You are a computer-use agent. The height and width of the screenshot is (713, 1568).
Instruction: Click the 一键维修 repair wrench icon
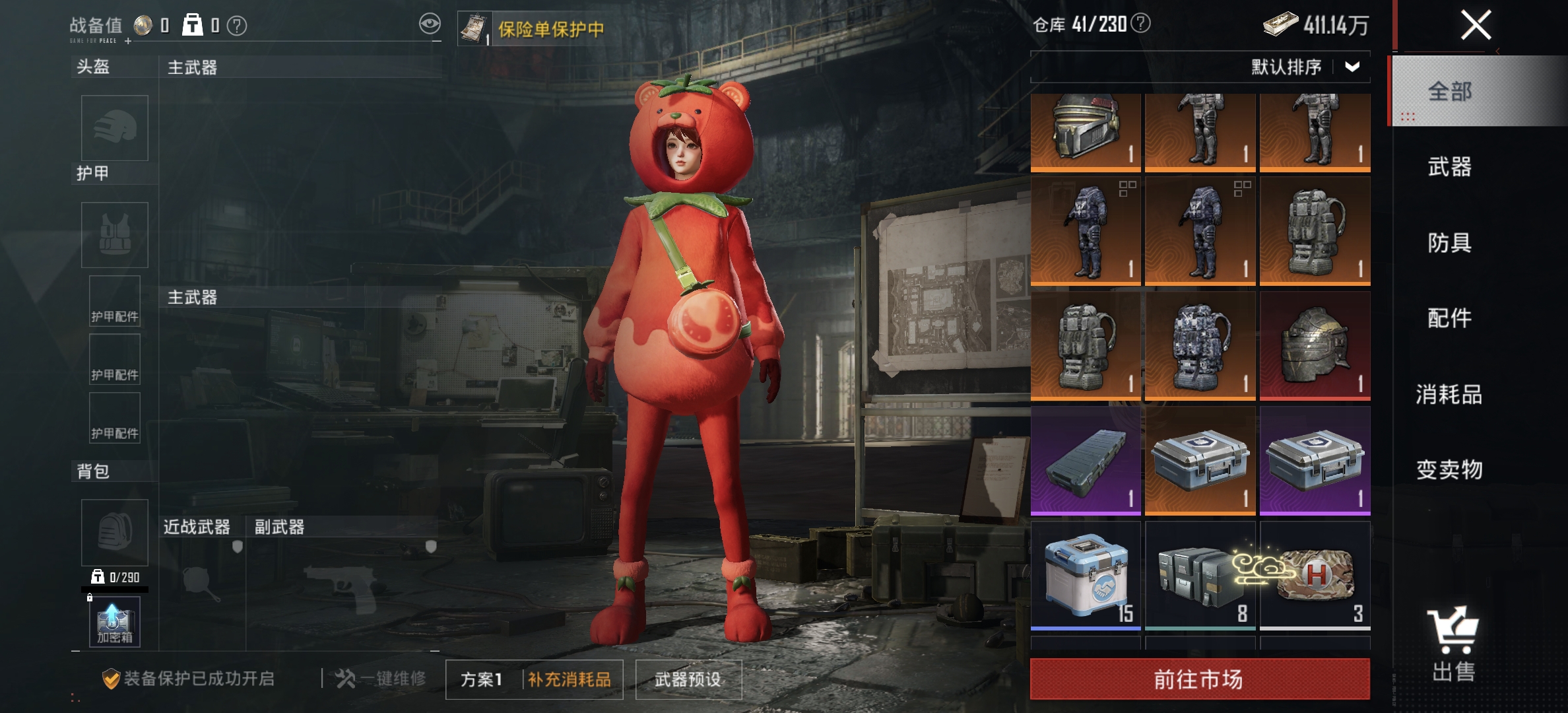[346, 678]
